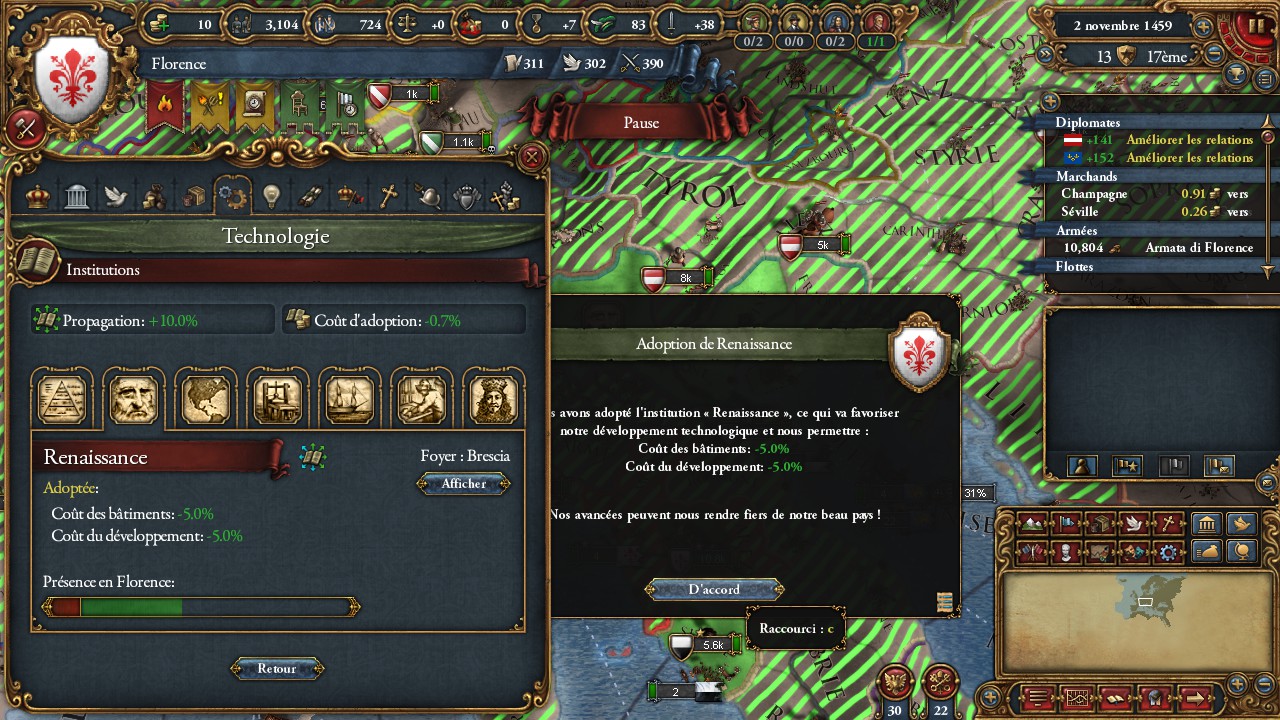Screen dimensions: 1280x720
Task: Open the crown Court tab
Action: [x=38, y=196]
